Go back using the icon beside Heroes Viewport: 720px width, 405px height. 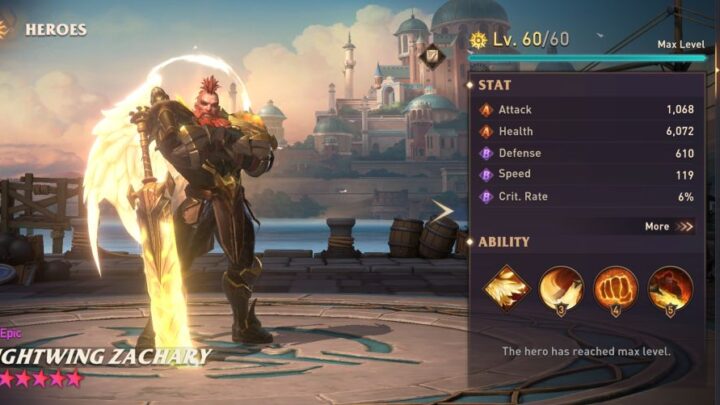(x=4, y=29)
